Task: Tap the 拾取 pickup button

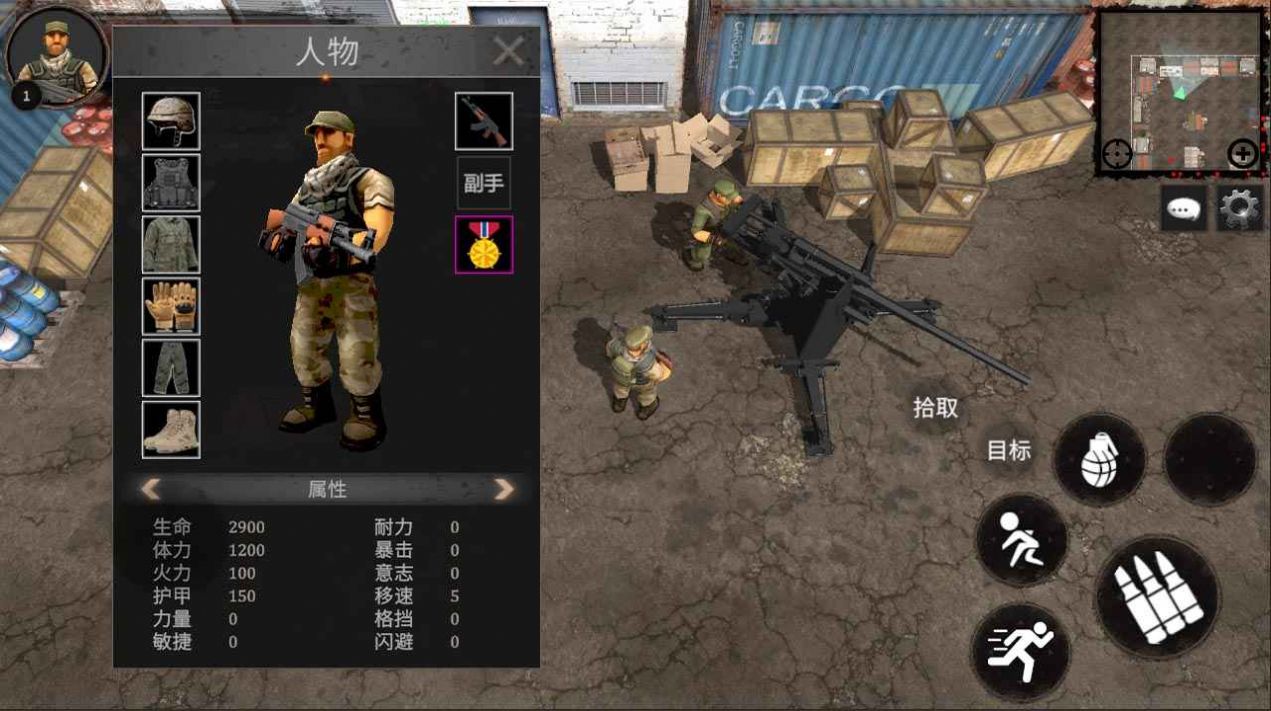Action: (936, 408)
